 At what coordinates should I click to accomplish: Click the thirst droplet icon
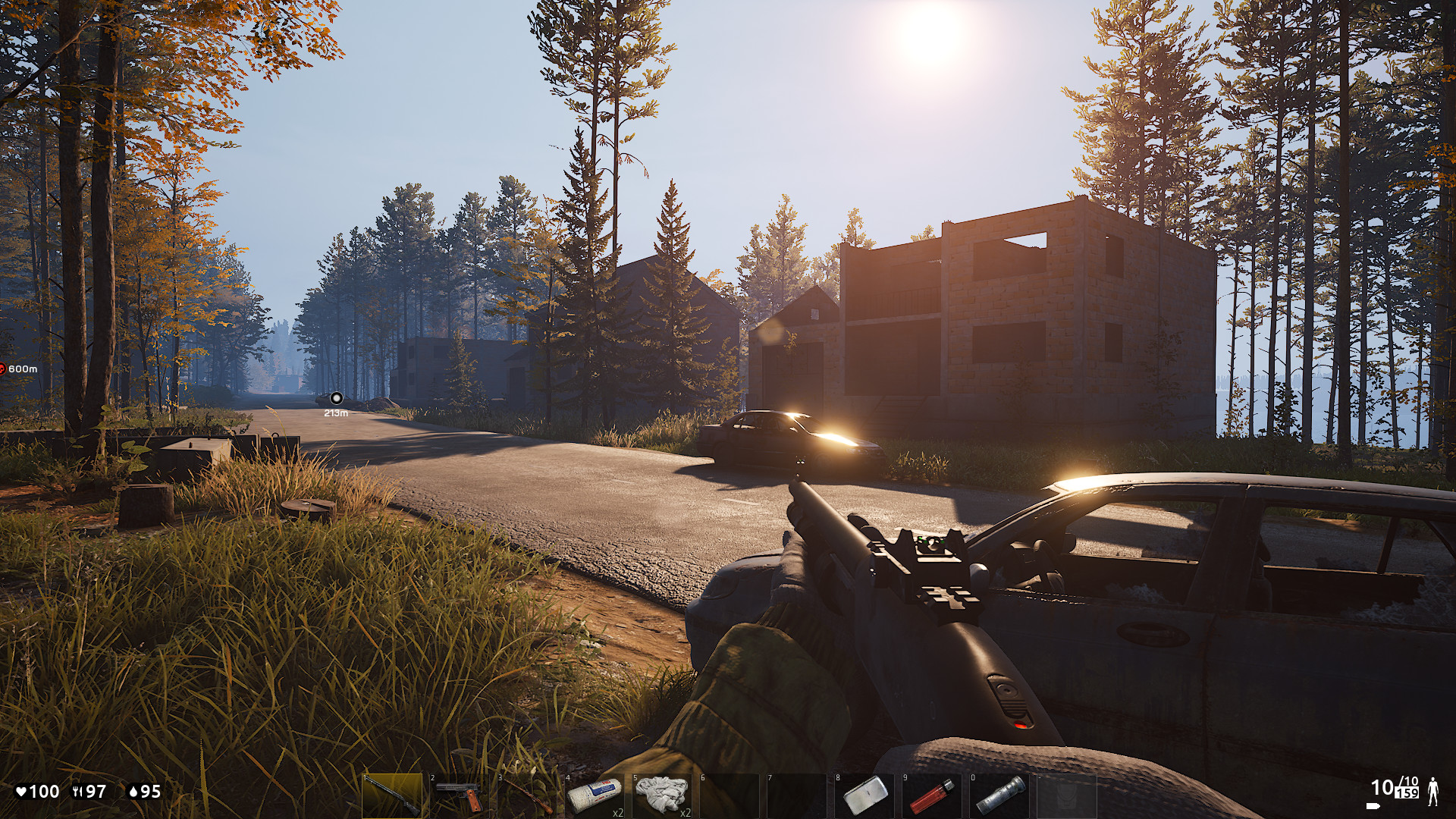click(133, 790)
